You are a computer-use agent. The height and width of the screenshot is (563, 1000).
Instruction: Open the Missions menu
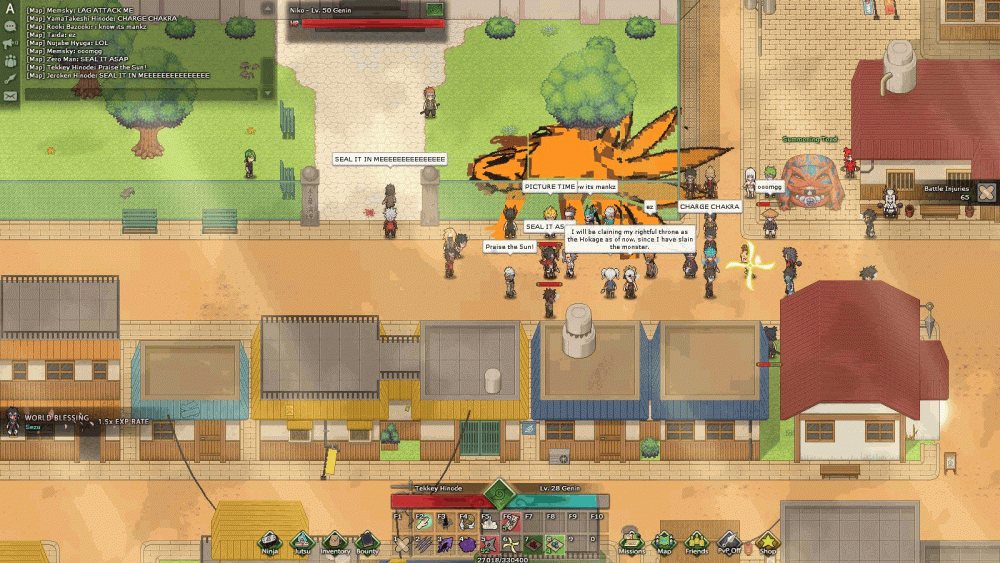click(x=631, y=541)
